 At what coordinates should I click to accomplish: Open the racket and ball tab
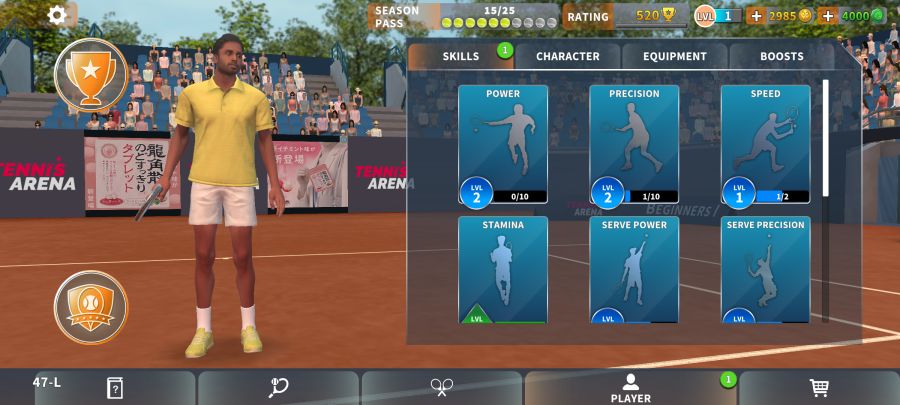pos(279,388)
